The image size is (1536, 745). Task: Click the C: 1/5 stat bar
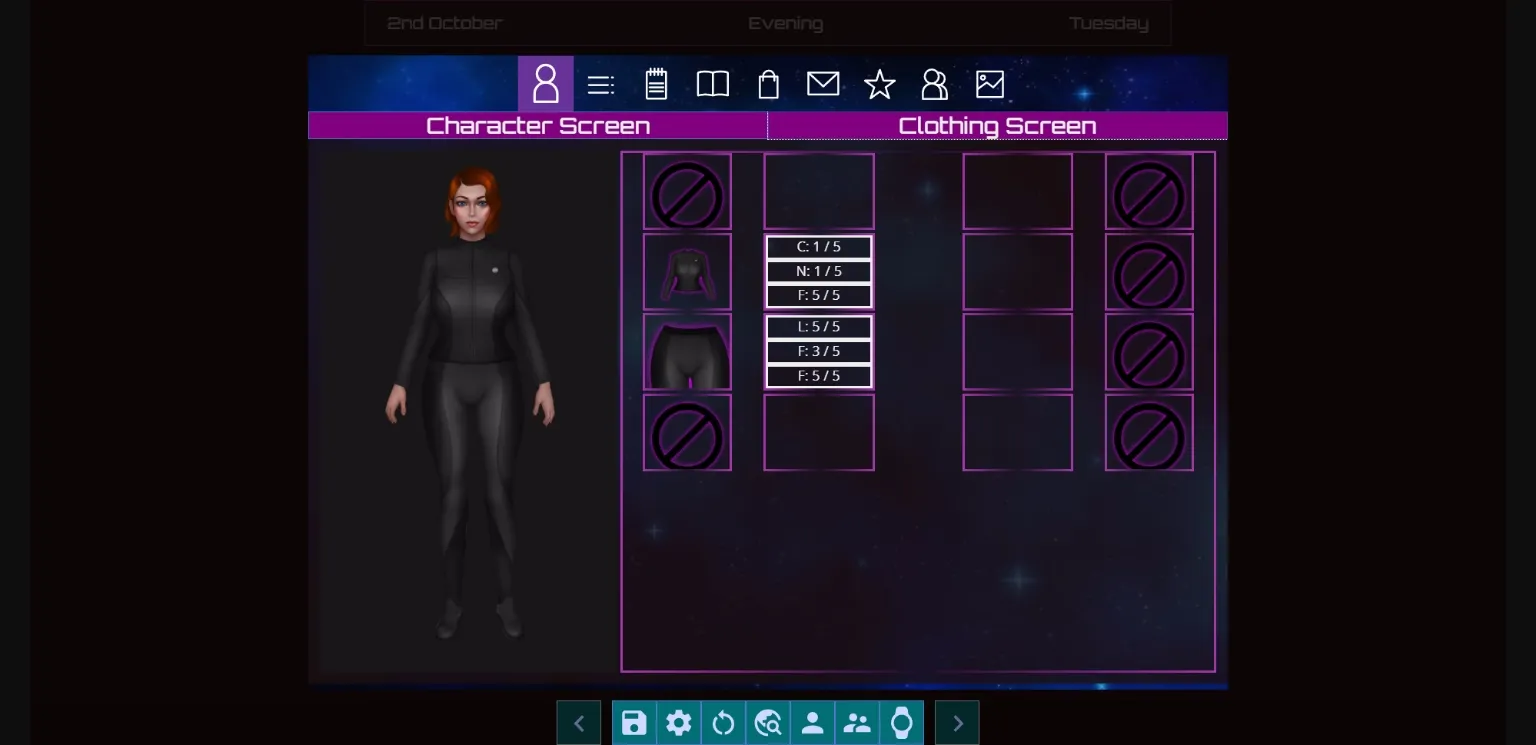818,246
